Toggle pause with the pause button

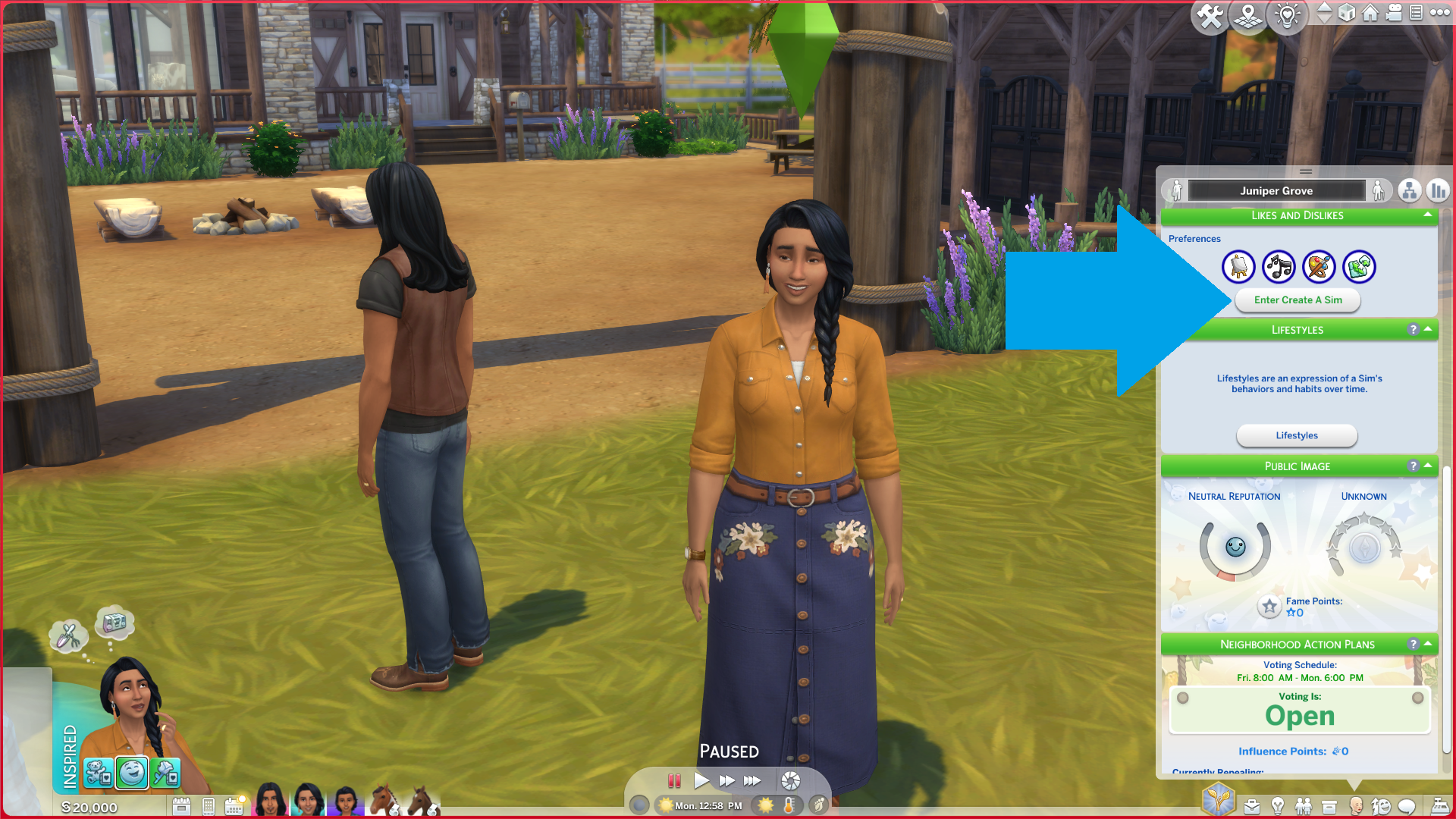(675, 780)
